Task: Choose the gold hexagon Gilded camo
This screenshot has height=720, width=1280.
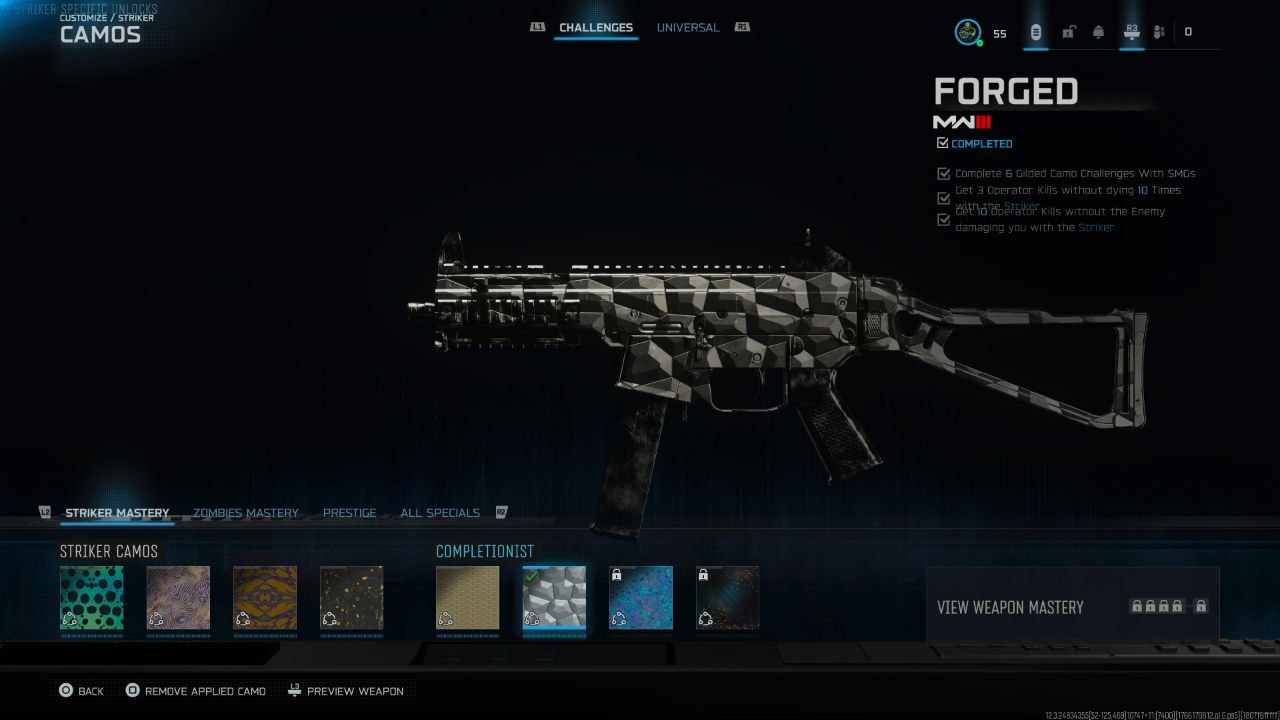Action: 467,598
